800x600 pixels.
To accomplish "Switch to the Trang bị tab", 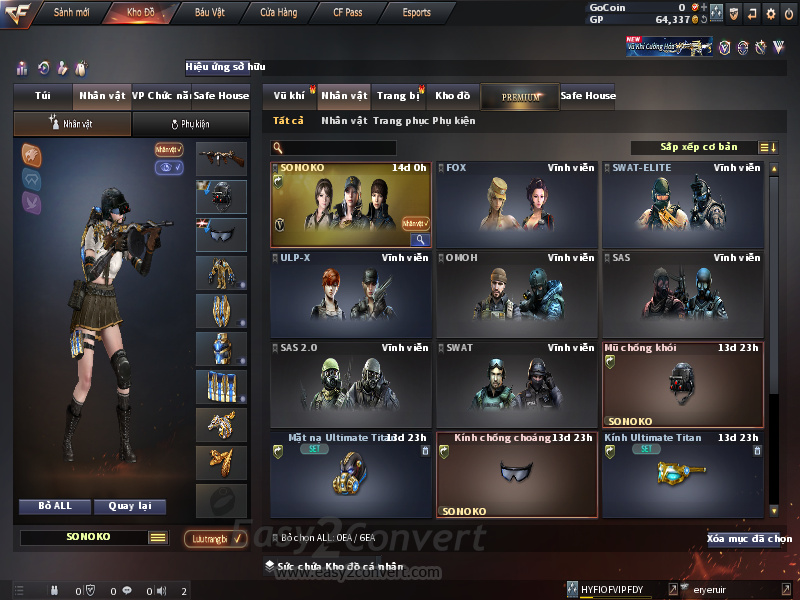I will tap(398, 96).
